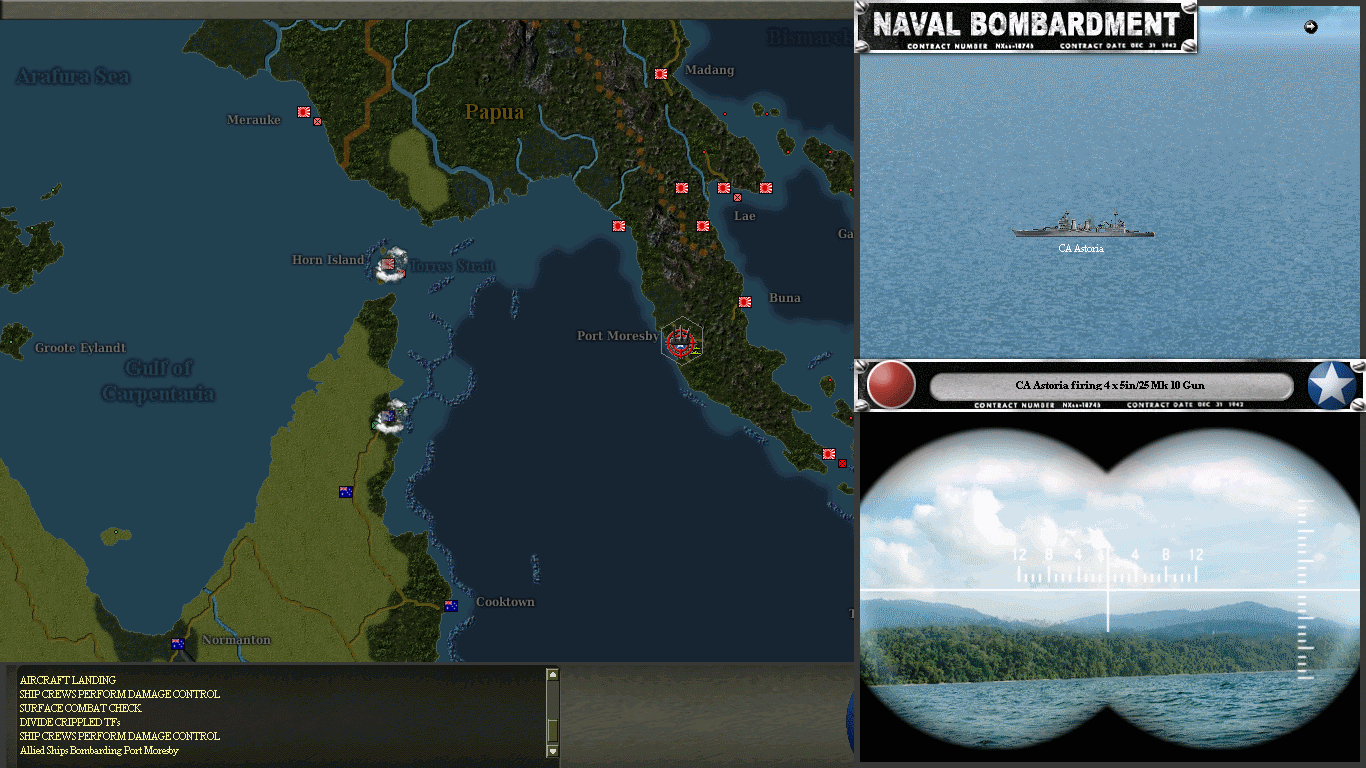Click the Allied base flag at Normanton

pyautogui.click(x=177, y=644)
